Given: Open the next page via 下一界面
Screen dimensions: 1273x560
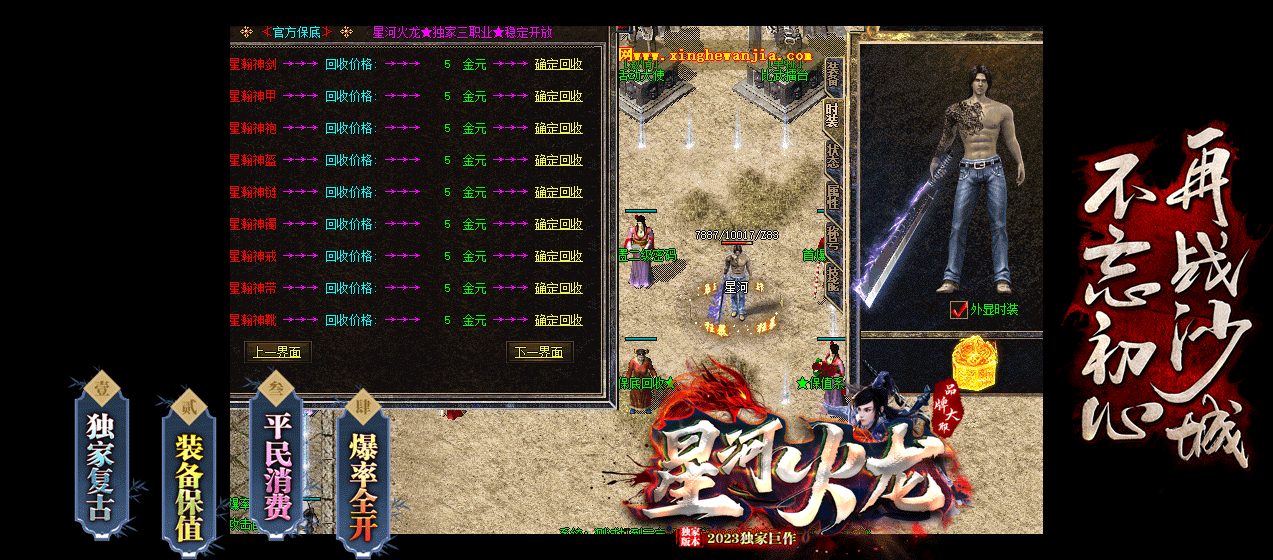Looking at the screenshot, I should [539, 352].
